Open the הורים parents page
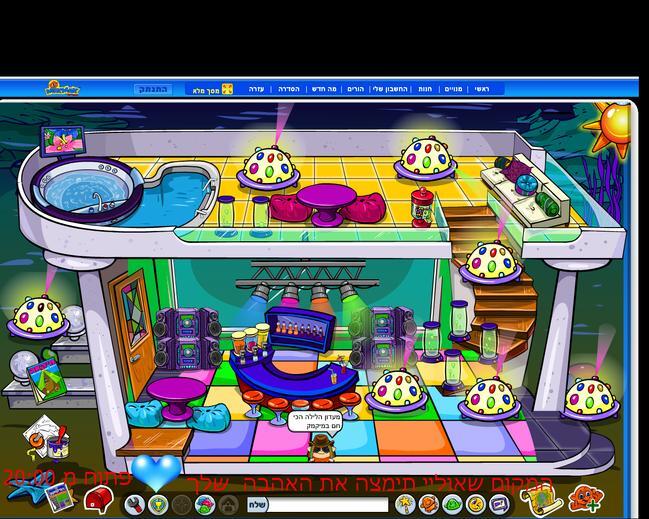649x519 pixels. tap(355, 89)
